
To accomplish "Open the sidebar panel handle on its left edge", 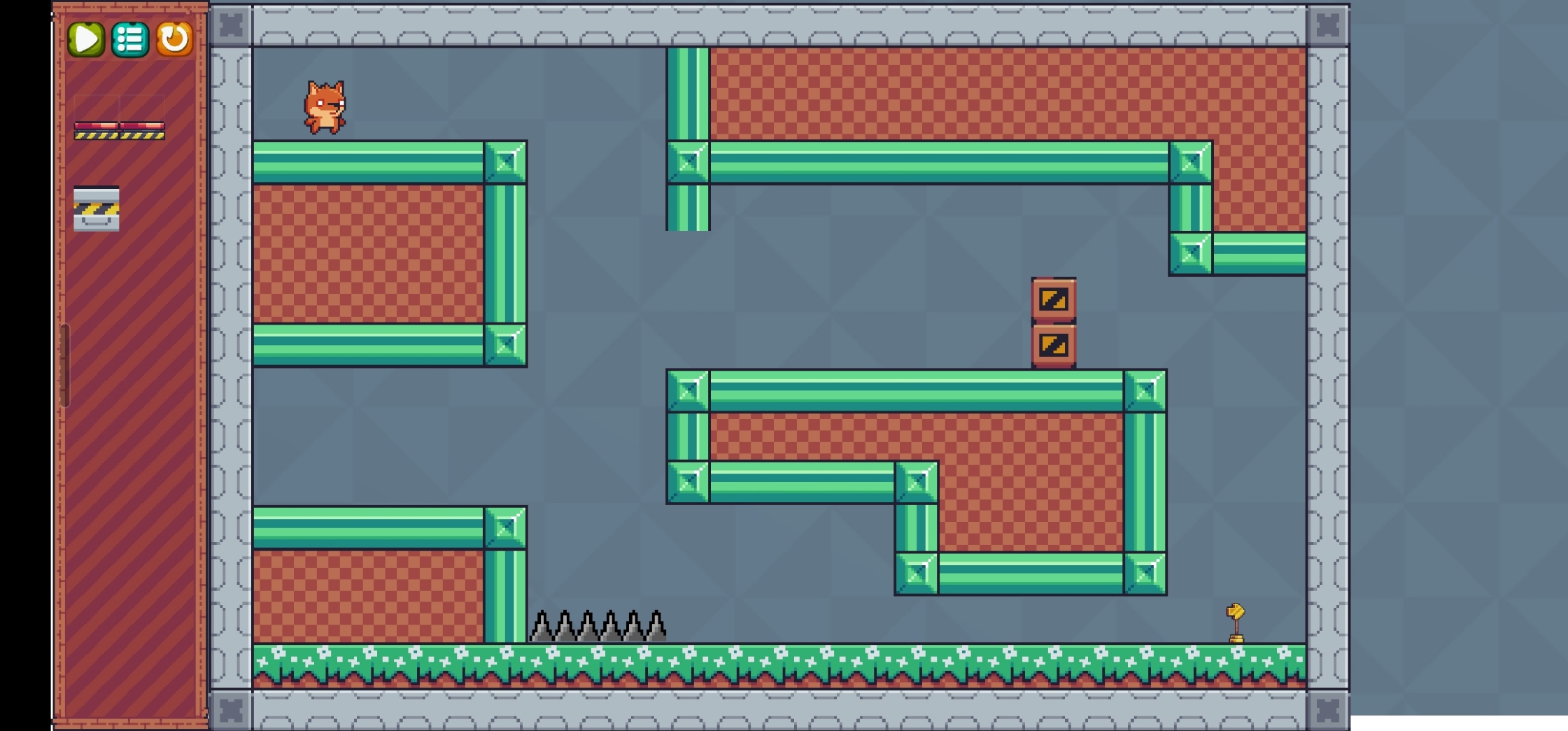I will click(66, 364).
